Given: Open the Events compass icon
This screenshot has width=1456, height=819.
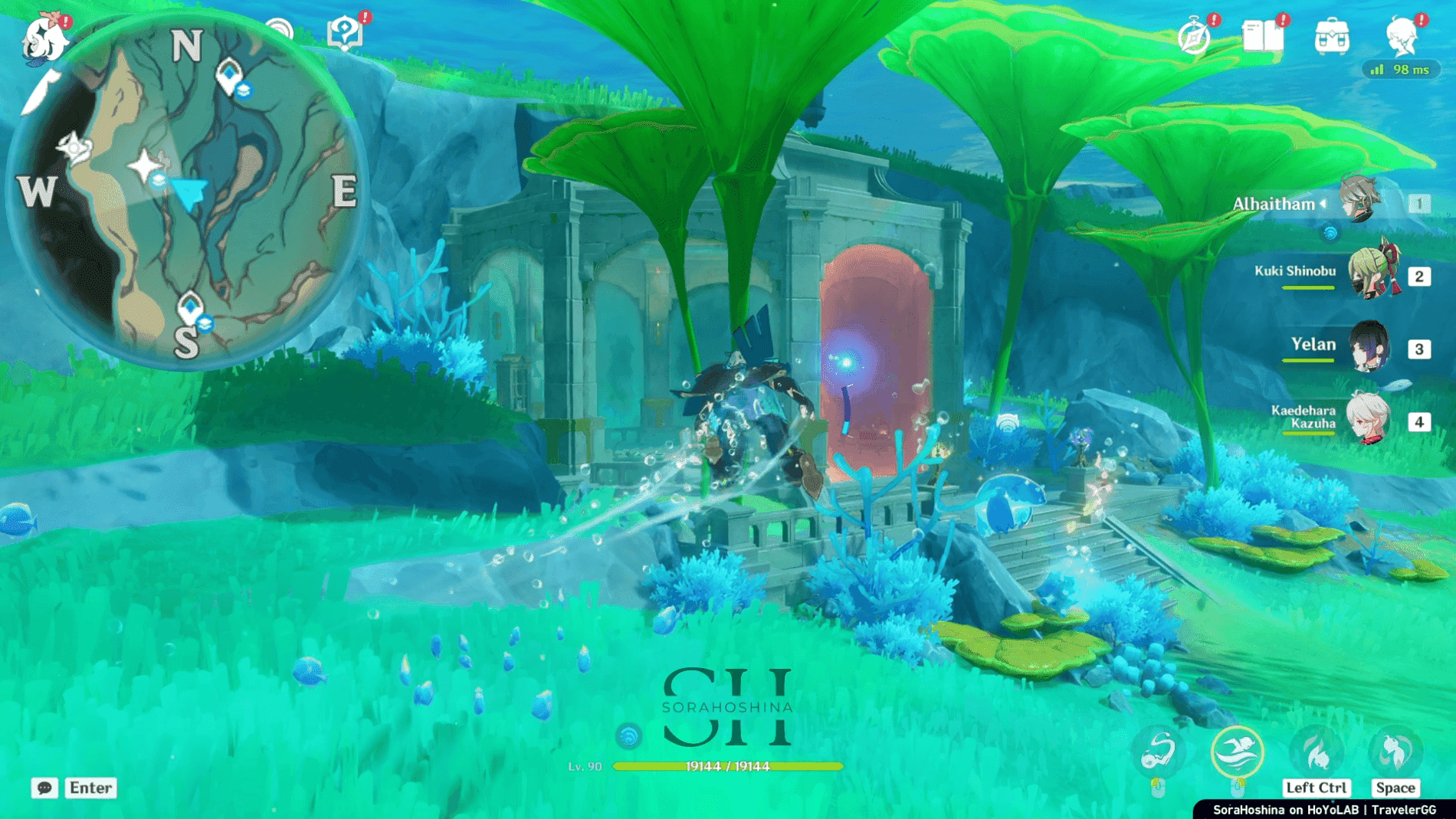Looking at the screenshot, I should tap(1194, 37).
